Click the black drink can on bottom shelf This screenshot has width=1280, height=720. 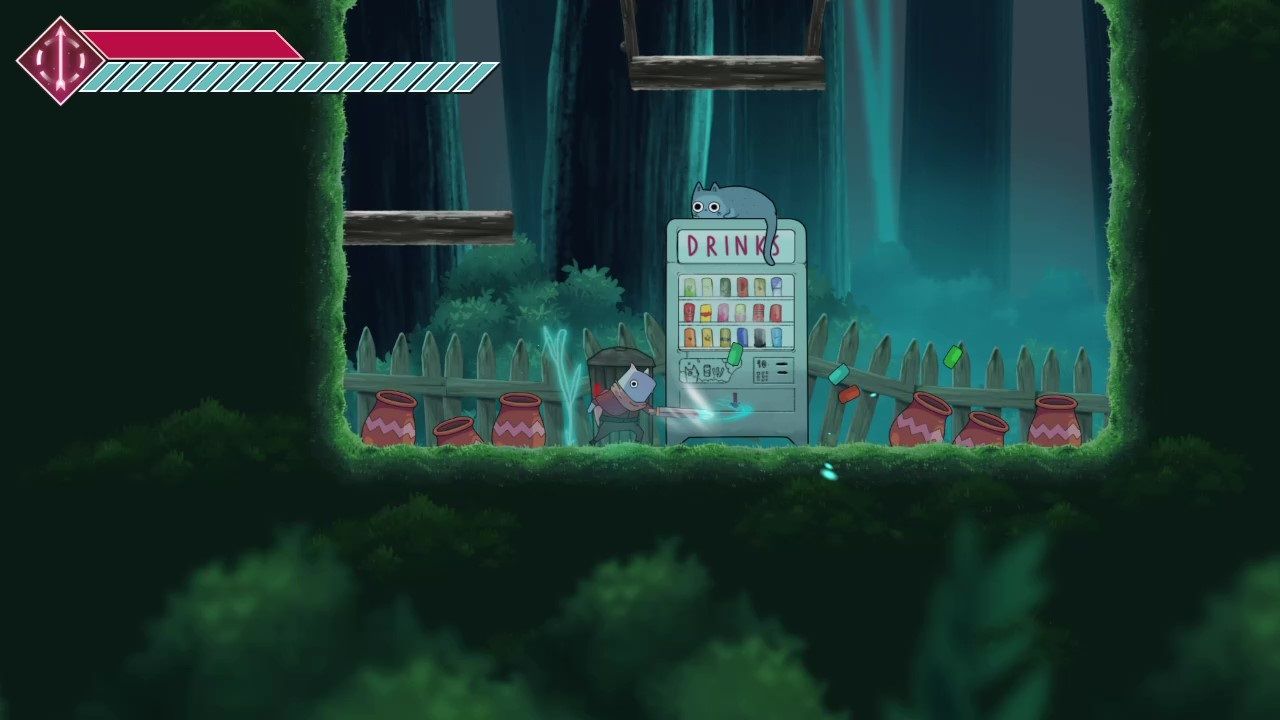(x=758, y=337)
